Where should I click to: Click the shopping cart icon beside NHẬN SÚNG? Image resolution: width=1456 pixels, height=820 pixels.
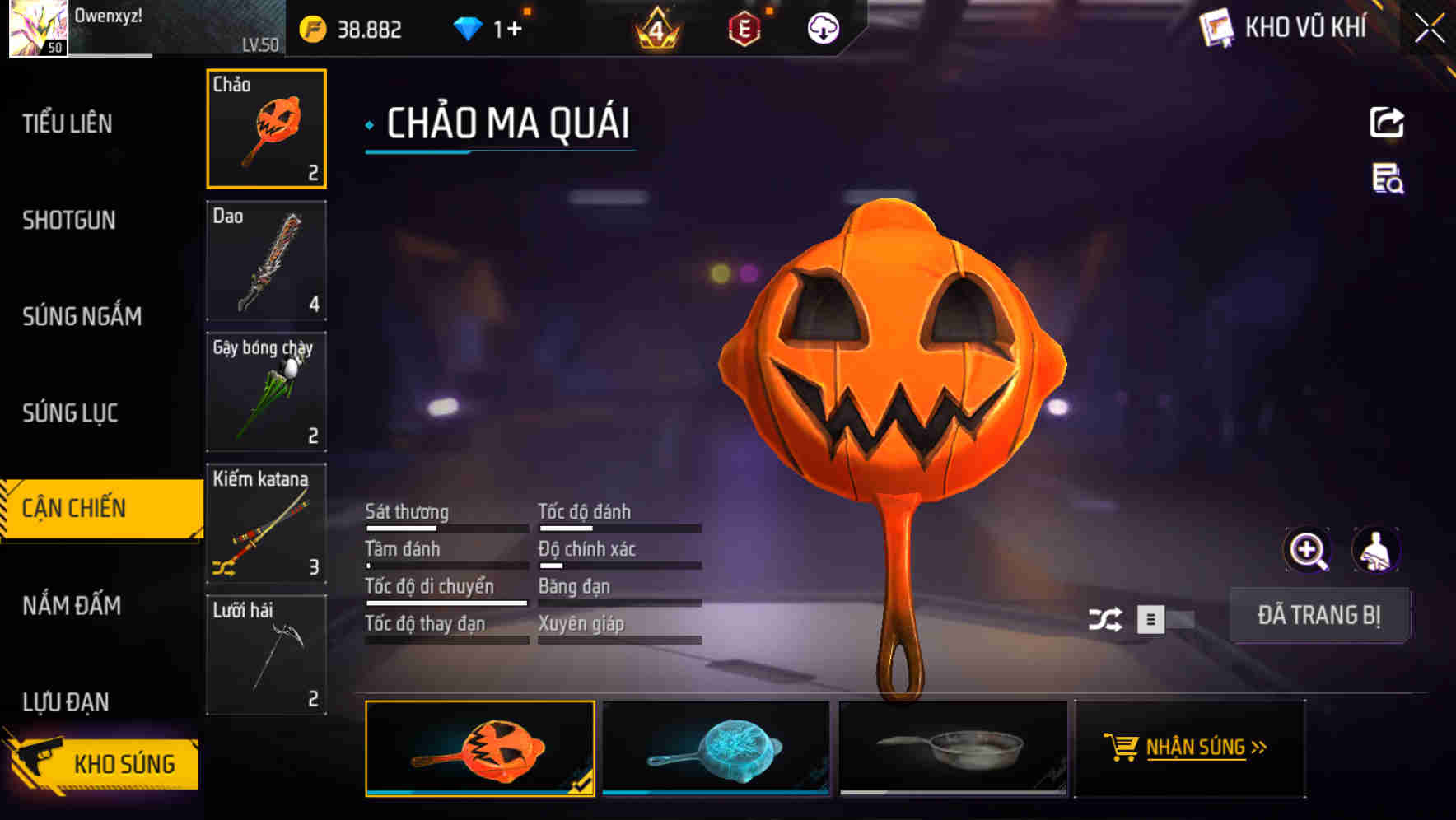[x=1122, y=748]
